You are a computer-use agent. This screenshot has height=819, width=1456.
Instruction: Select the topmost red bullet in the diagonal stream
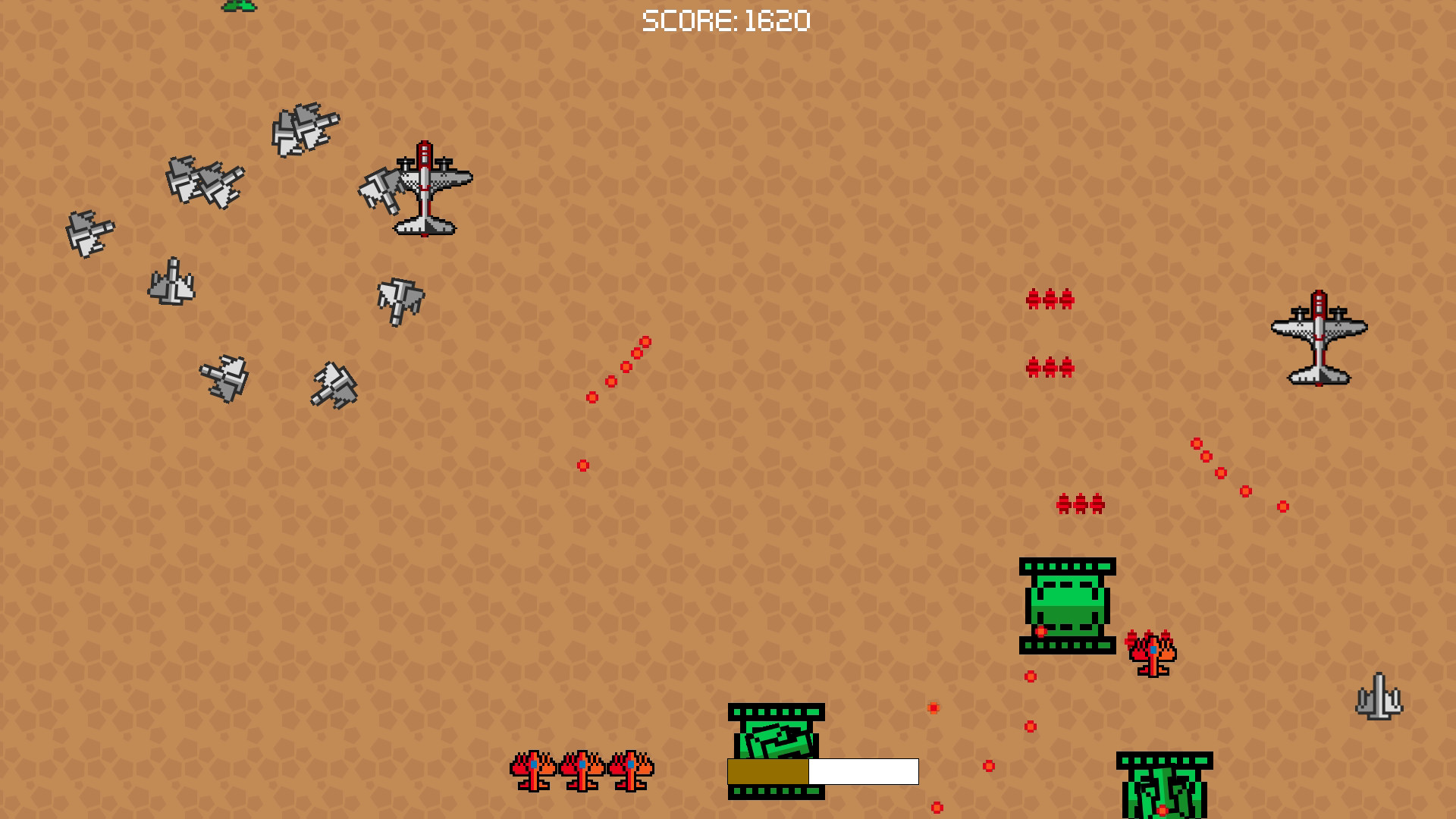644,341
